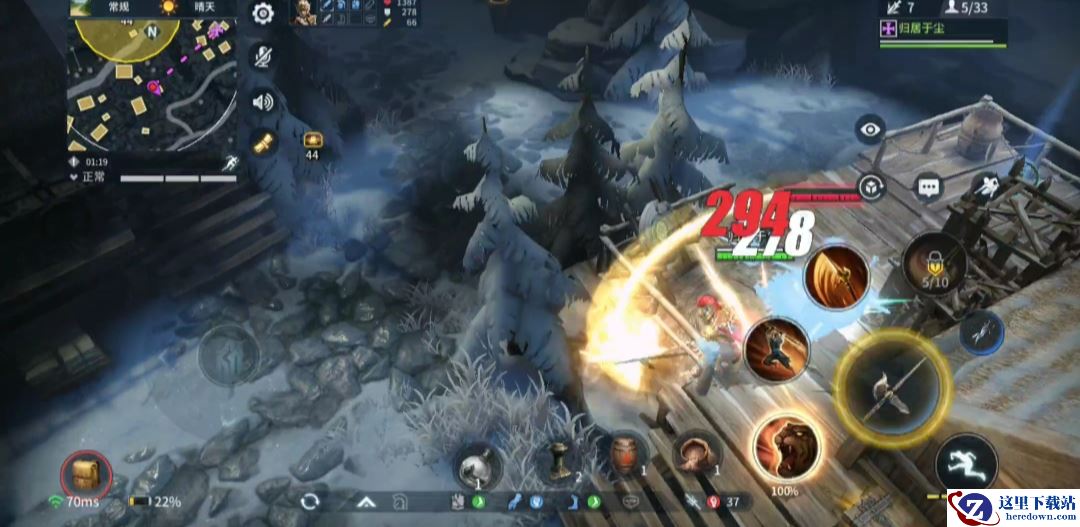Open the settings gear menu

click(x=263, y=14)
